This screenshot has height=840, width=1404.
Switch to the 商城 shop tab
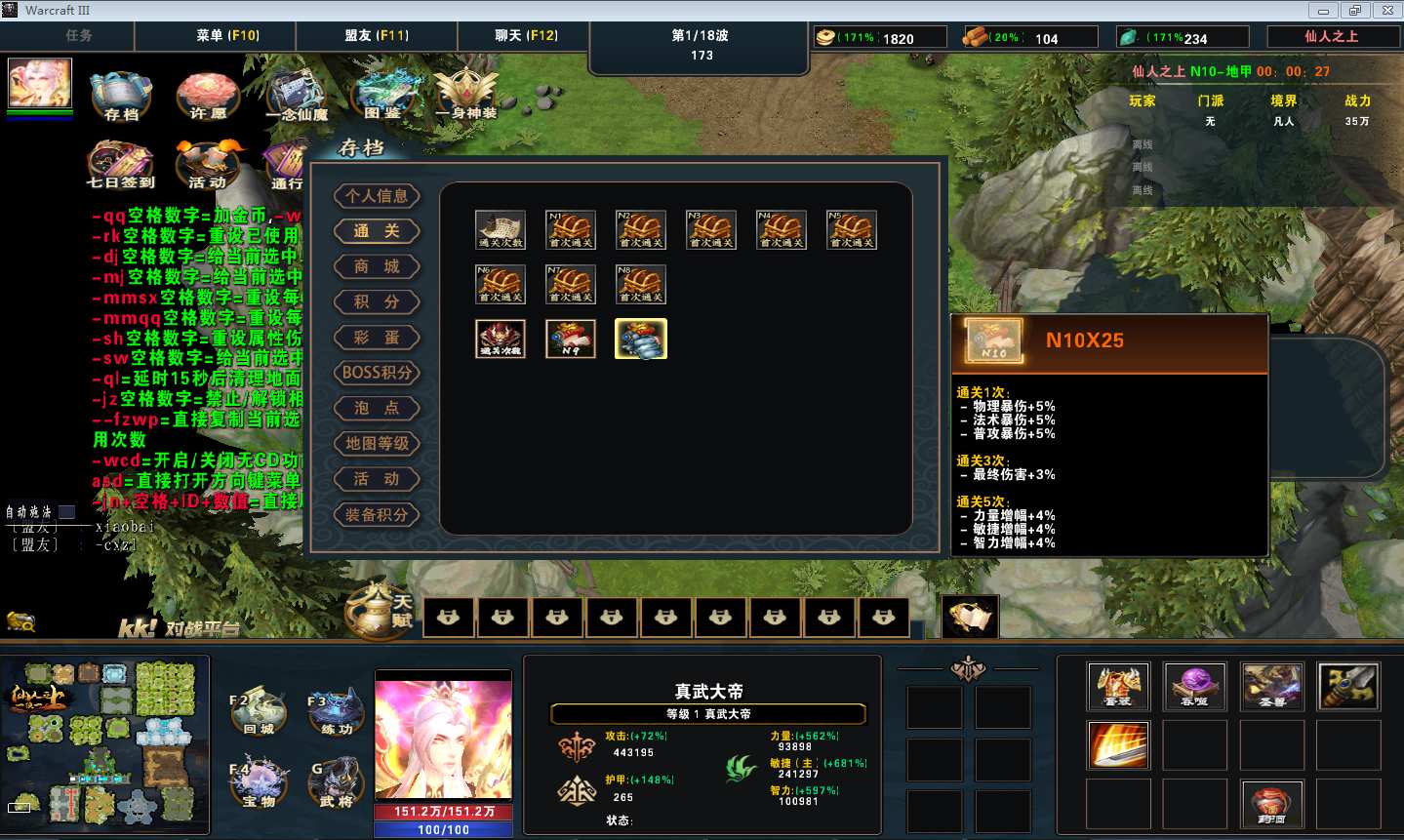point(377,267)
